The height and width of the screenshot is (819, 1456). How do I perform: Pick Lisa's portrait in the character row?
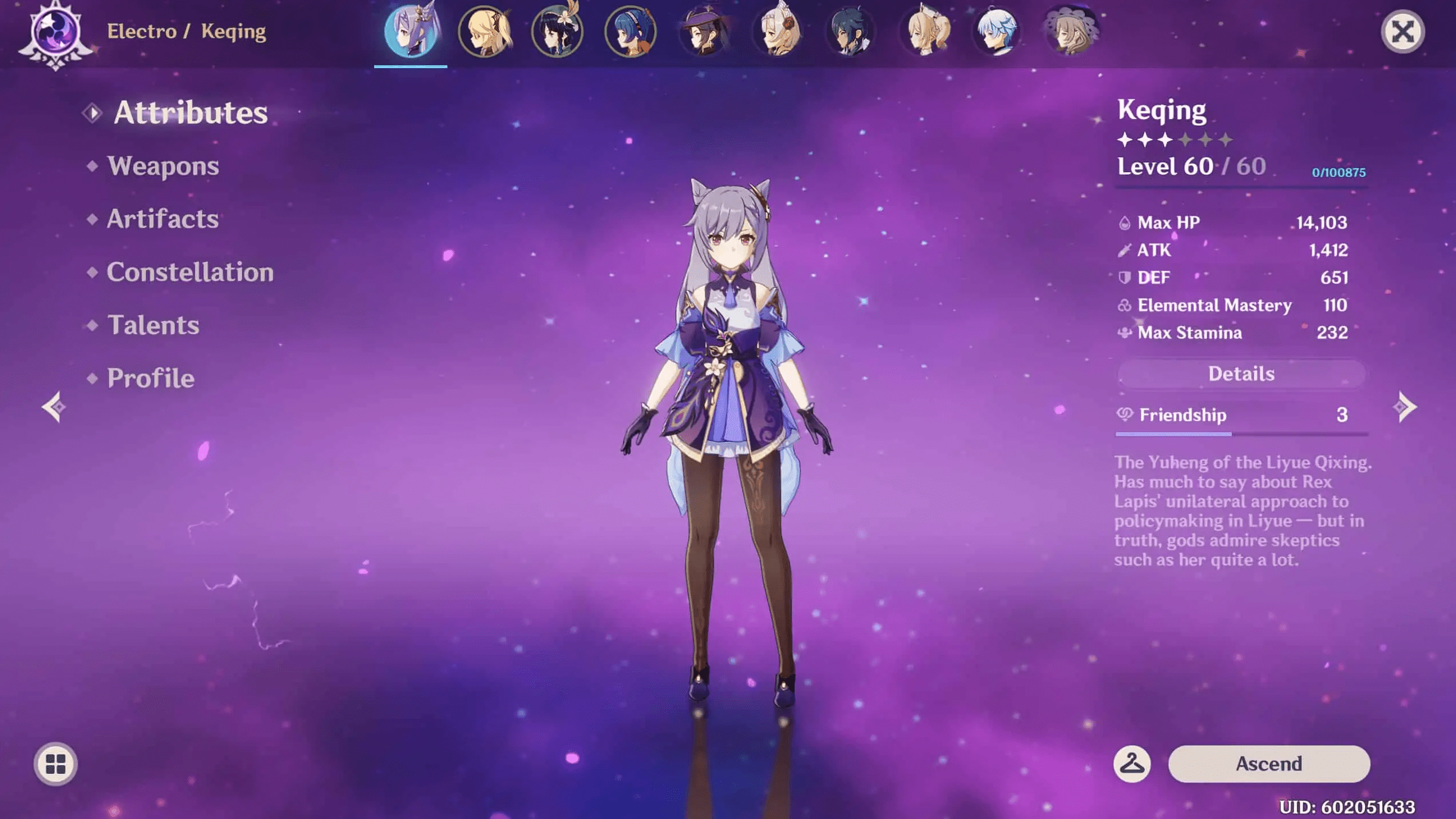coord(1070,31)
